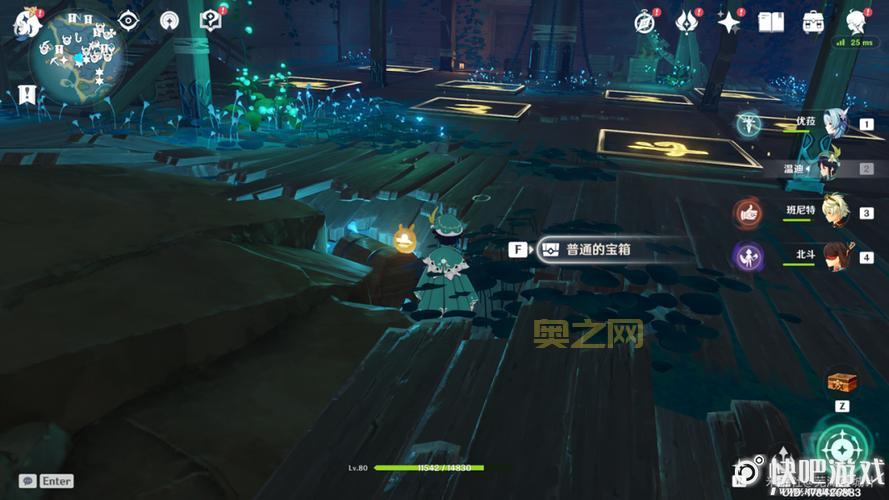The image size is (889, 500).
Task: Use the treasure chest gadget icon
Action: tap(840, 381)
